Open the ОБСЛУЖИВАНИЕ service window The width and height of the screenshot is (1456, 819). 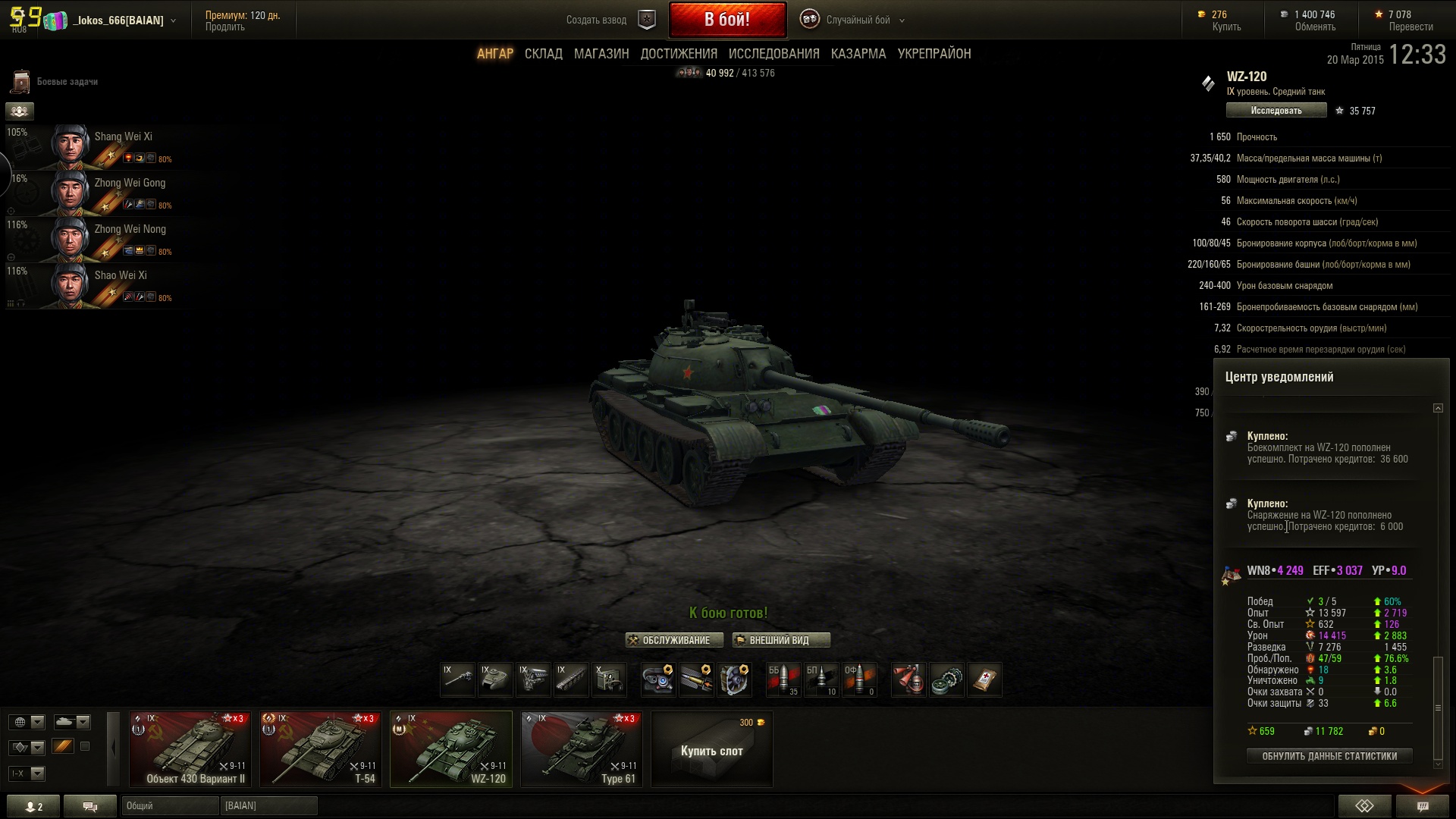coord(669,641)
